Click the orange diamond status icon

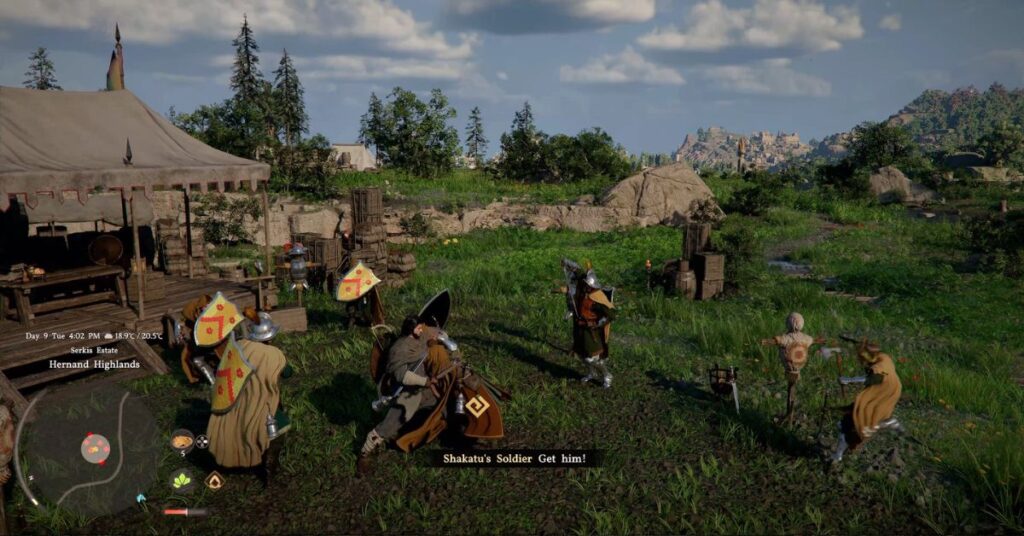click(213, 481)
